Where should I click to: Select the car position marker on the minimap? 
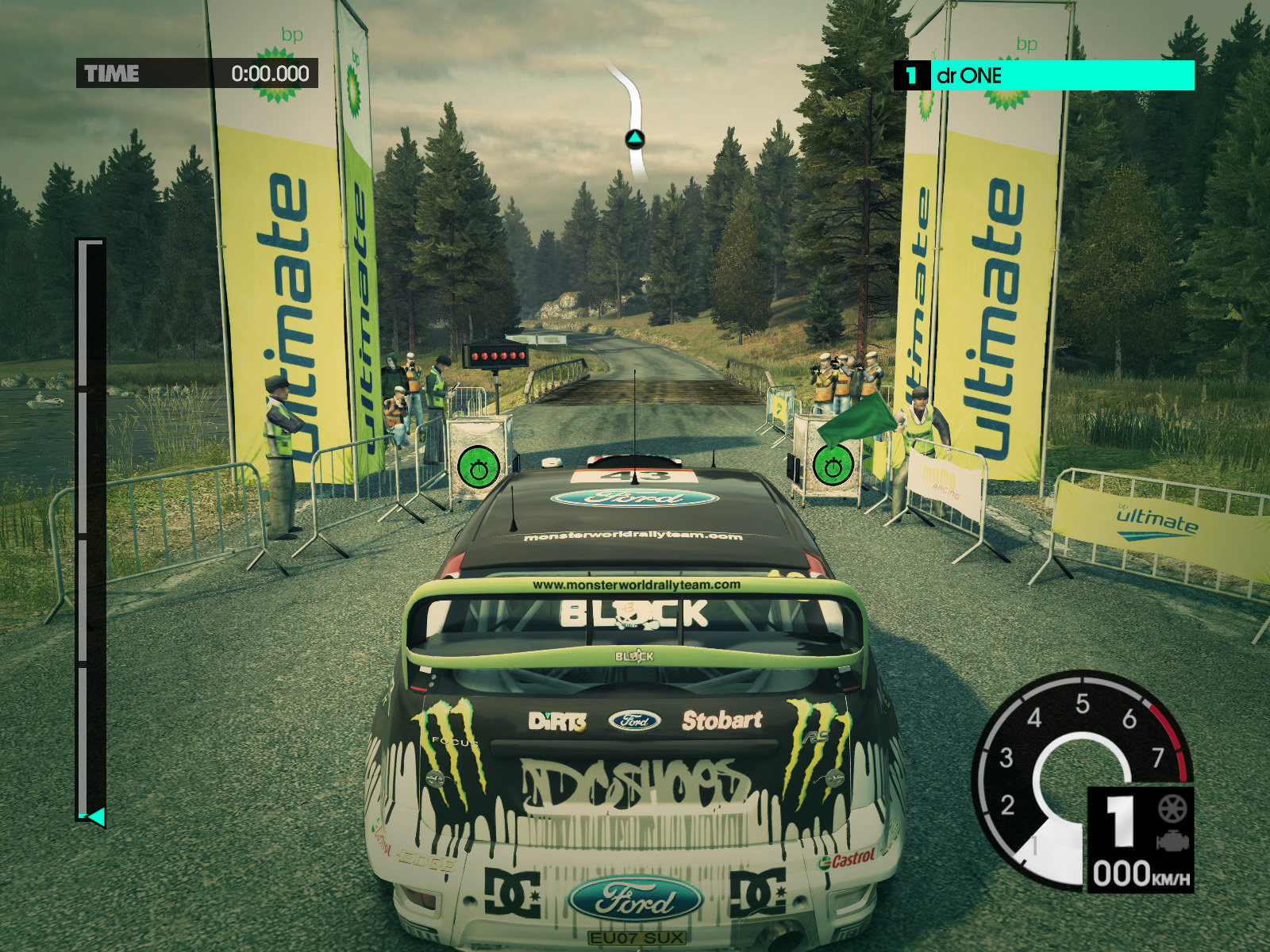click(x=634, y=140)
